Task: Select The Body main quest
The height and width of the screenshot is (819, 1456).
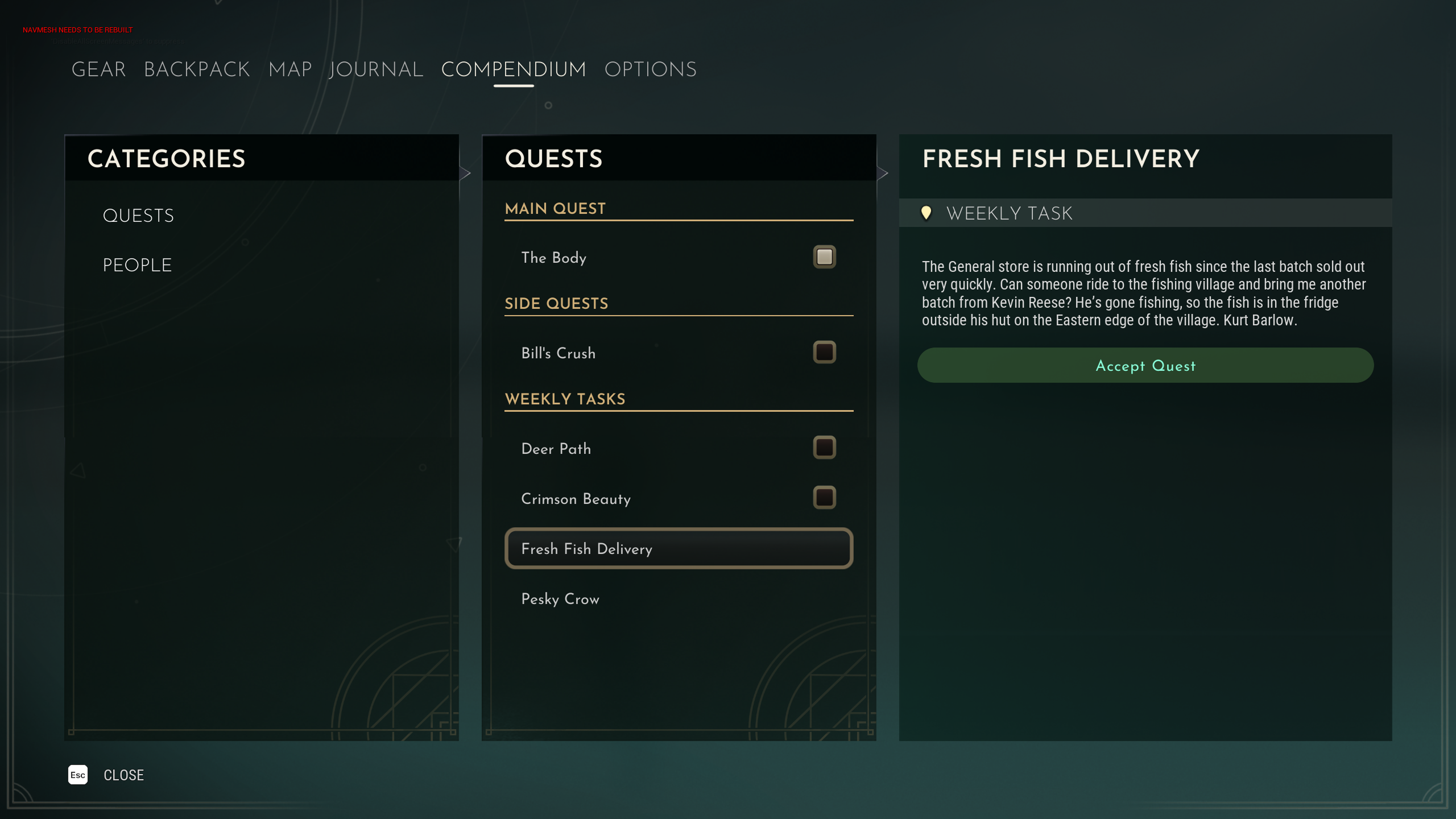Action: pyautogui.click(x=553, y=258)
